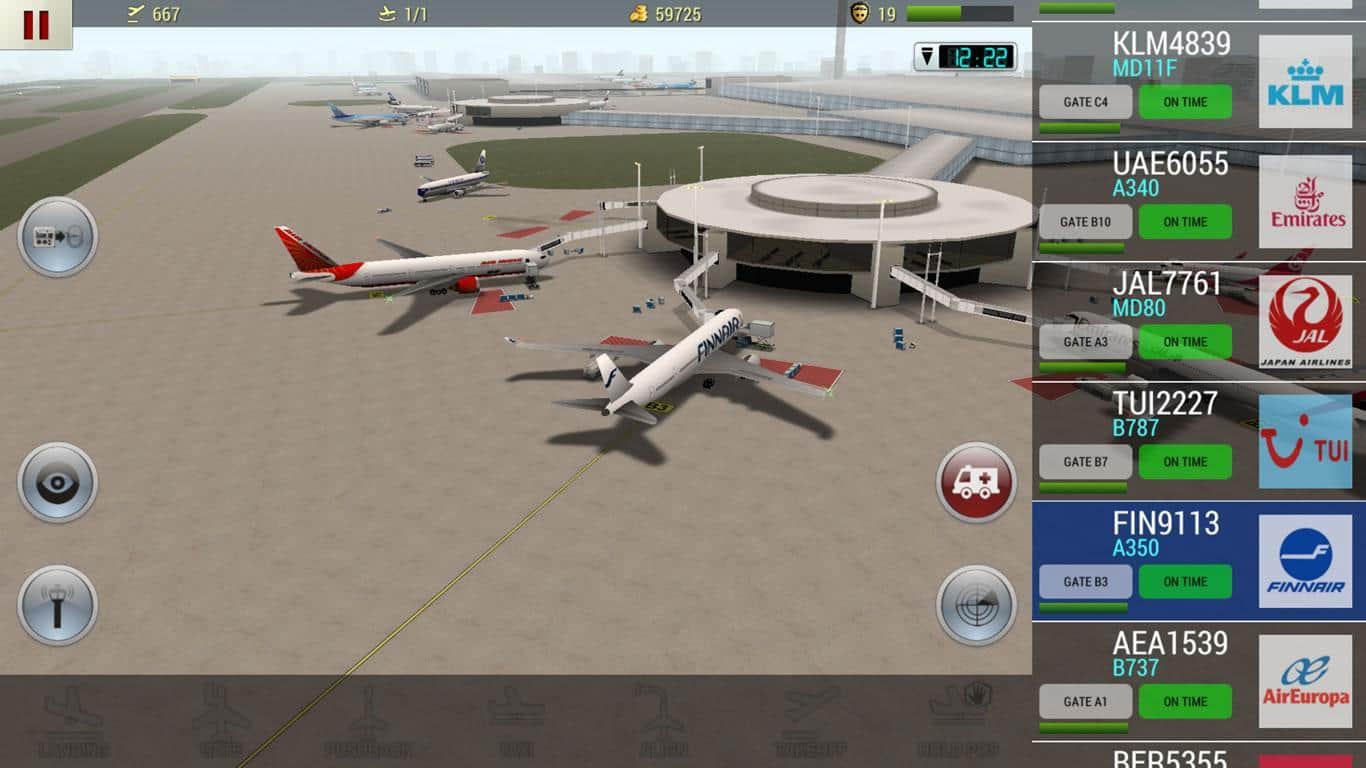Click the GATE A1 button

point(1085,702)
